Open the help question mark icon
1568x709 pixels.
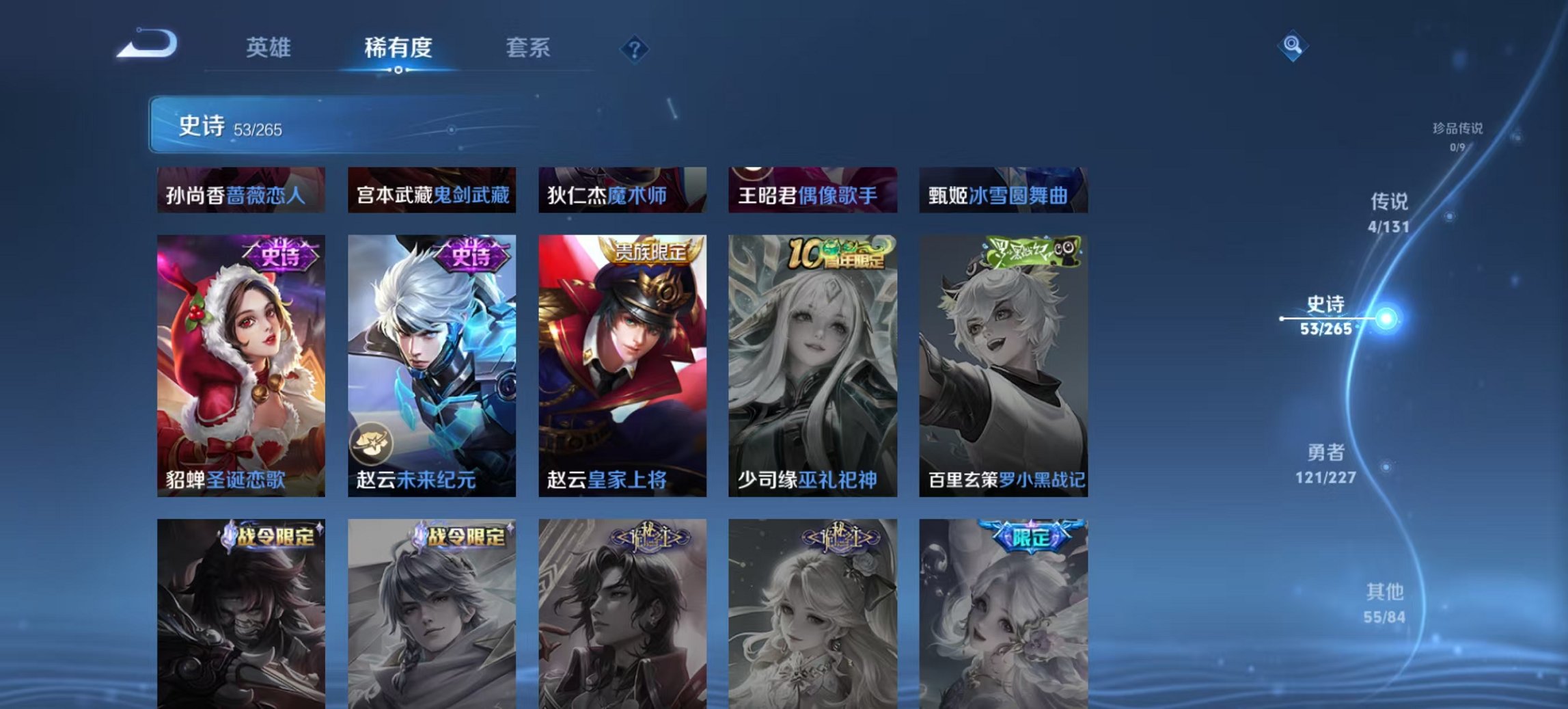[635, 49]
